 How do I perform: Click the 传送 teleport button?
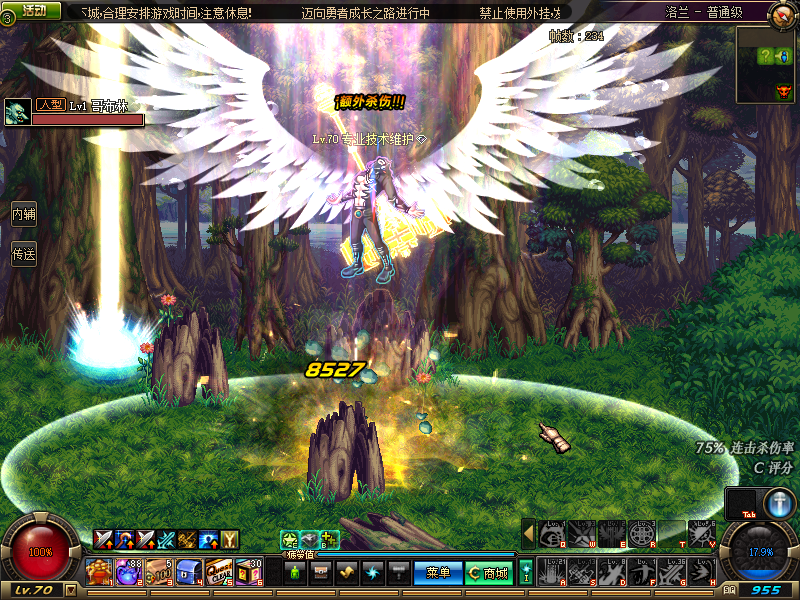coord(24,254)
